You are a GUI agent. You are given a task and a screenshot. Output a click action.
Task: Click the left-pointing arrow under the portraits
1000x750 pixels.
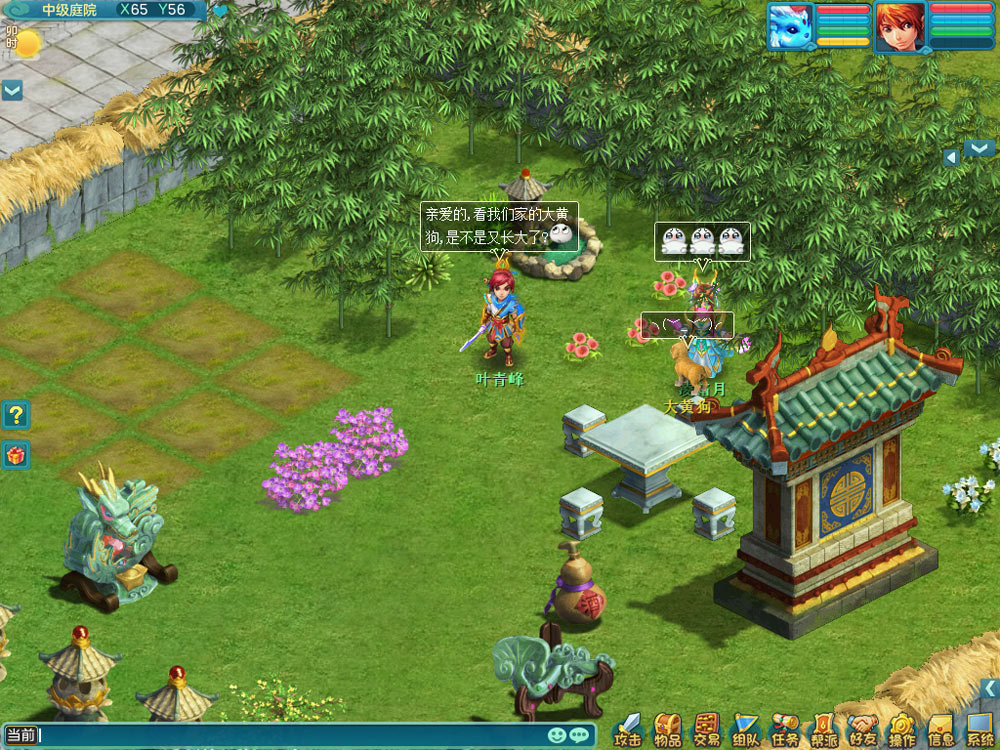(952, 157)
